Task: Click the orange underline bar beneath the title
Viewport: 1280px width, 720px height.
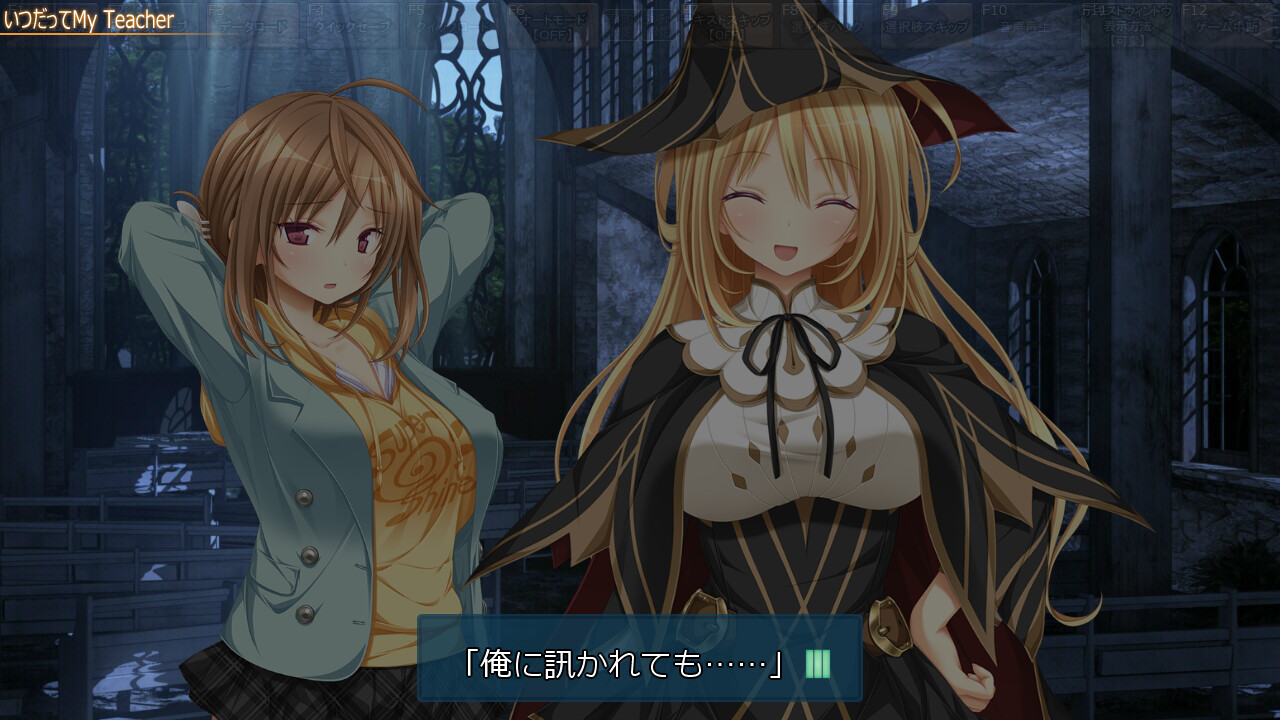Action: [x=100, y=32]
